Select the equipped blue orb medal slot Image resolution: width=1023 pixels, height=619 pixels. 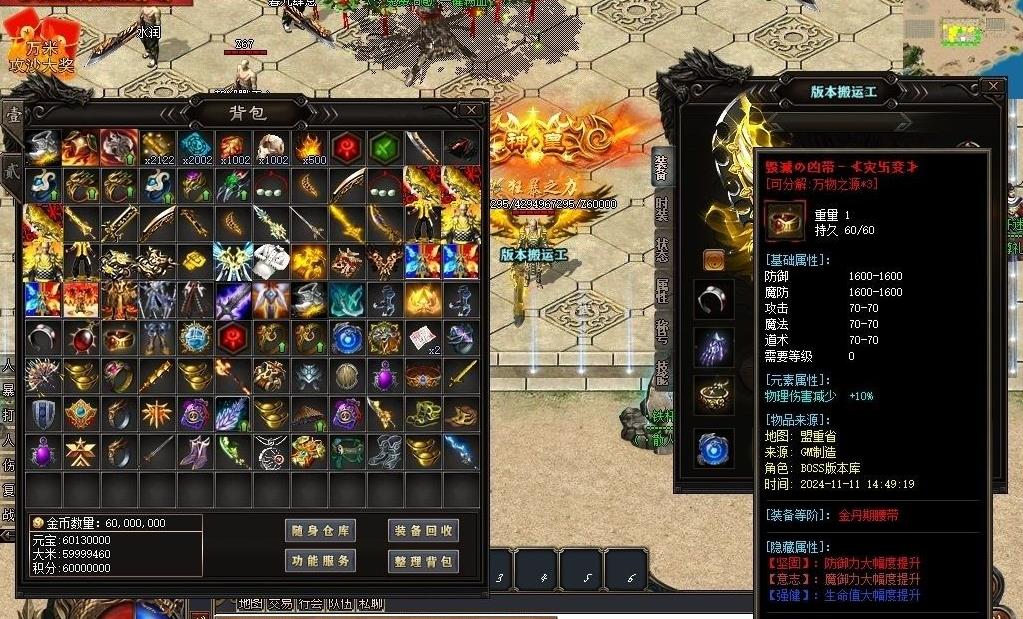tap(713, 447)
